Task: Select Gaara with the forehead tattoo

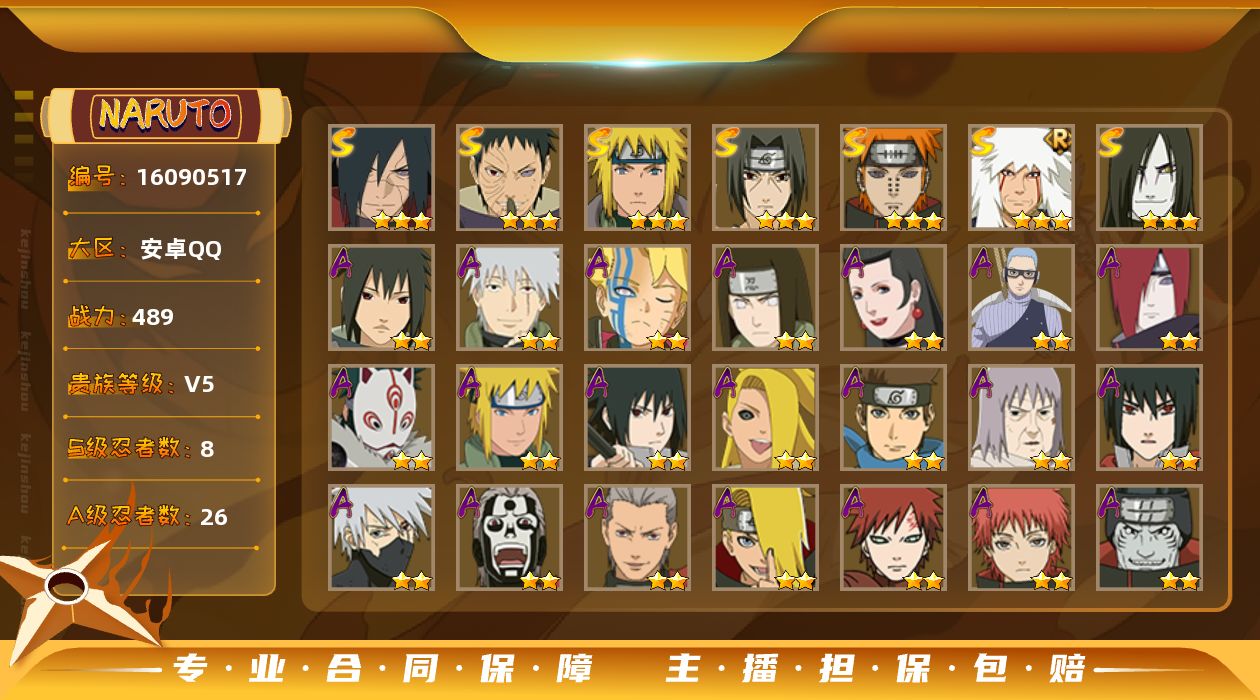Action: coord(893,537)
